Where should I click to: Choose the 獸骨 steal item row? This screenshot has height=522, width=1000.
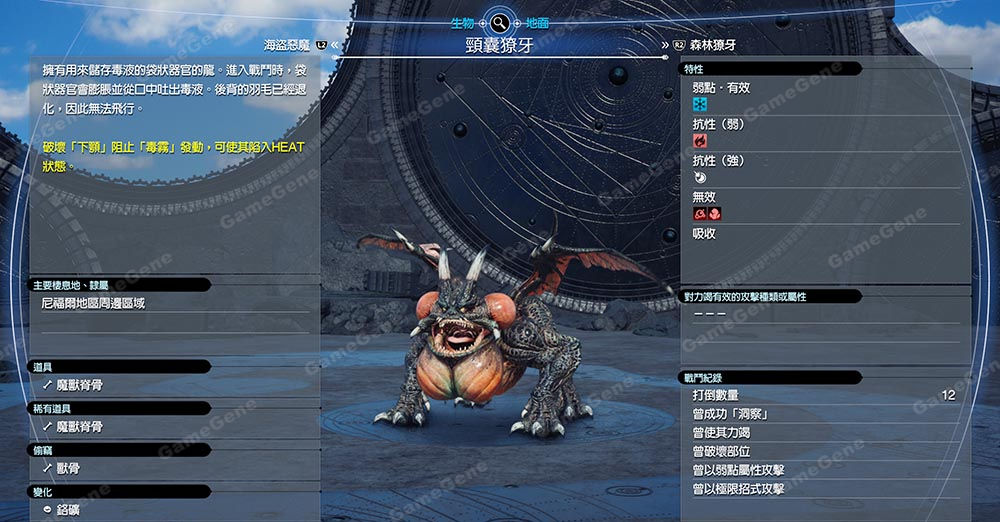(68, 468)
